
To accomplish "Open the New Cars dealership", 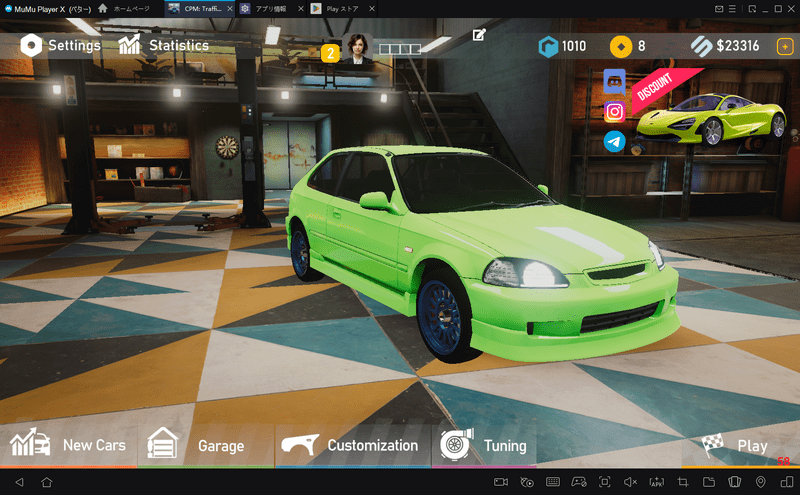I will [69, 445].
